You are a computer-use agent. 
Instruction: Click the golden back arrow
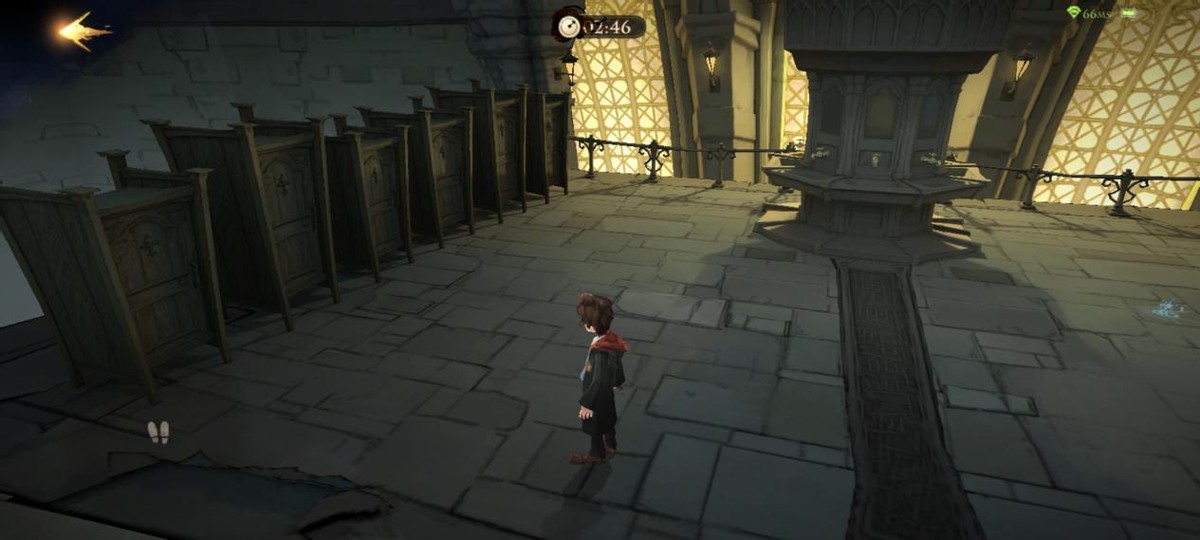pyautogui.click(x=84, y=32)
